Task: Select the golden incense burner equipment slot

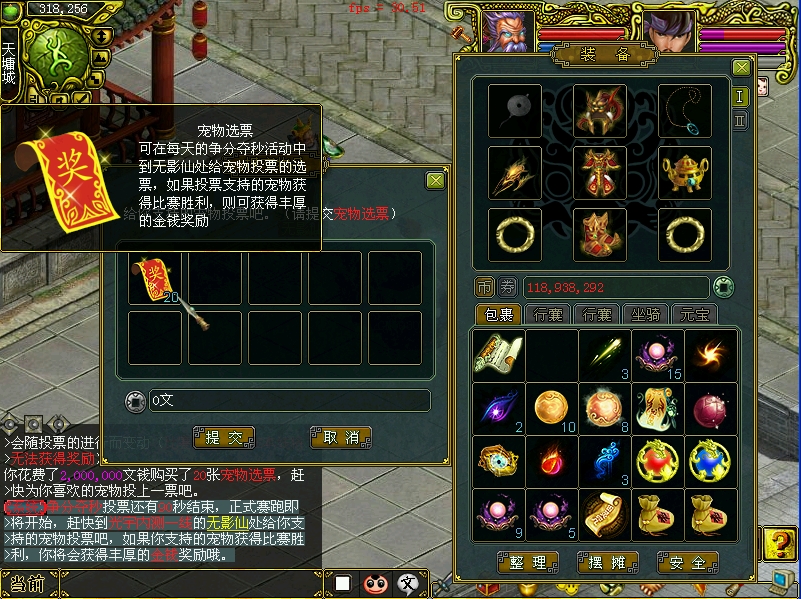Action: [685, 173]
